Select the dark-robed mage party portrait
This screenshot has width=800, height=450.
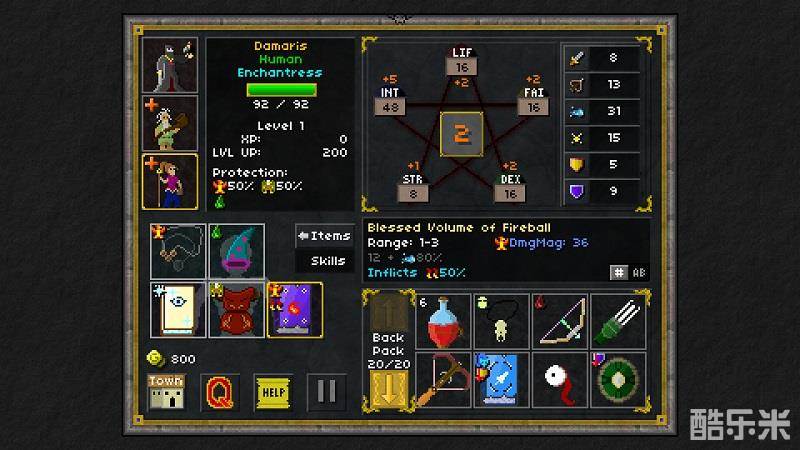(x=170, y=66)
